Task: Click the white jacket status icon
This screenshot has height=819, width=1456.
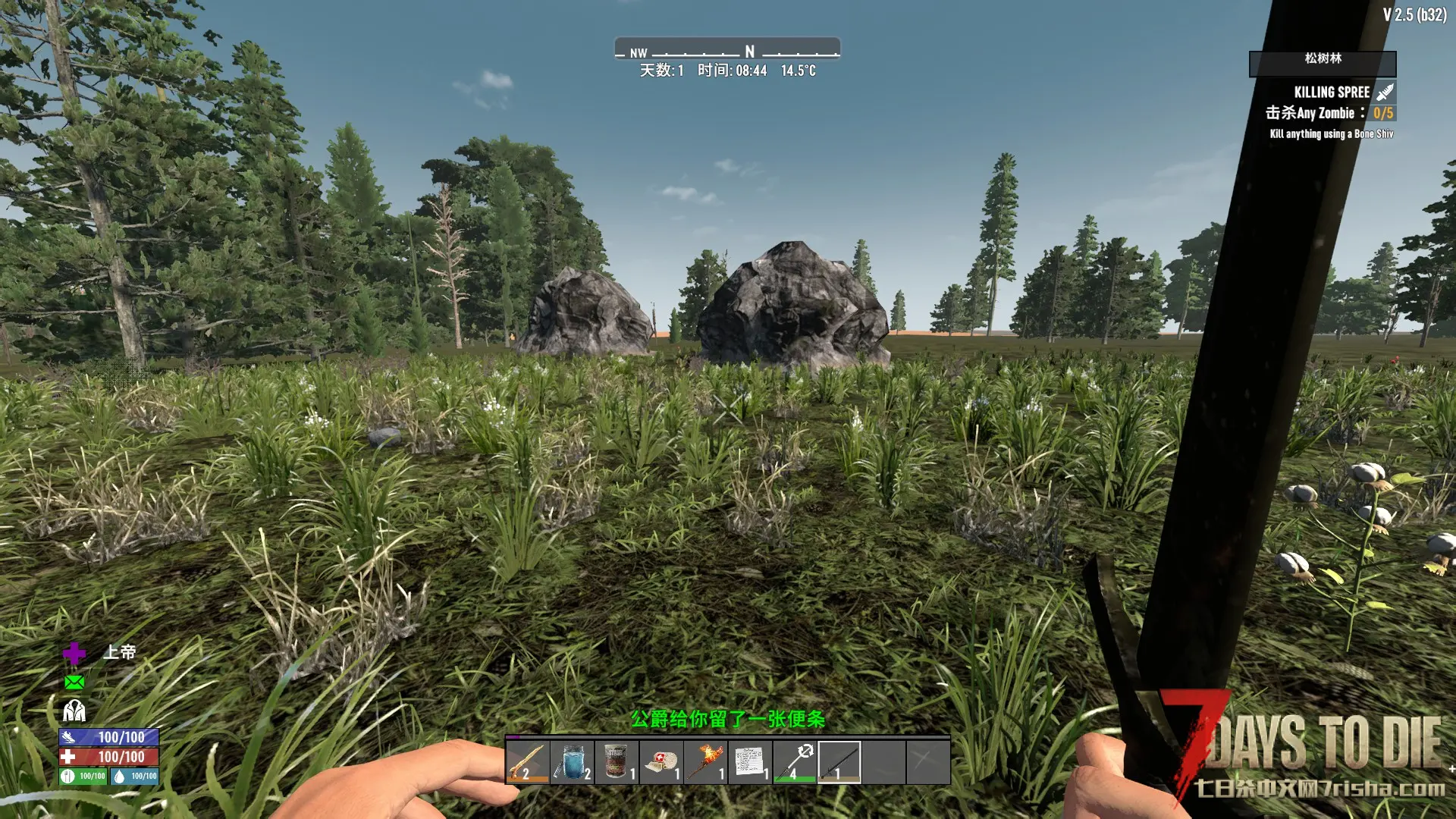Action: pos(74,711)
